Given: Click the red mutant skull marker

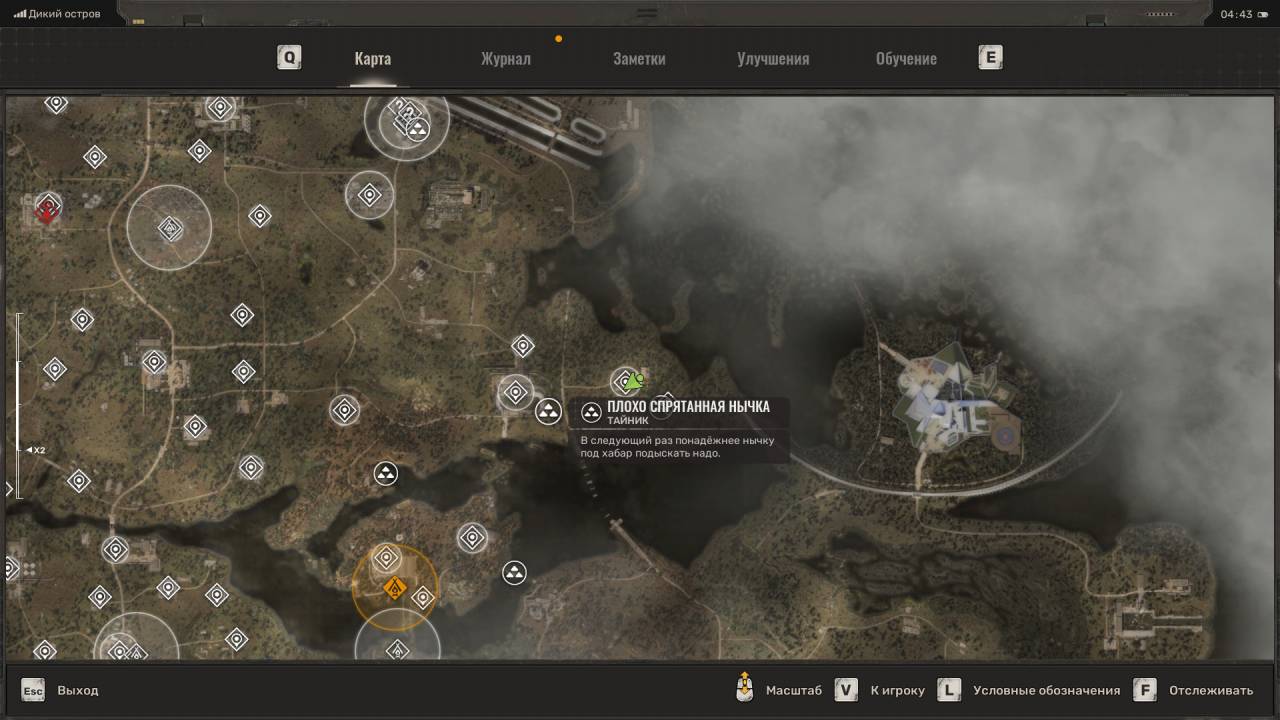Looking at the screenshot, I should [46, 211].
